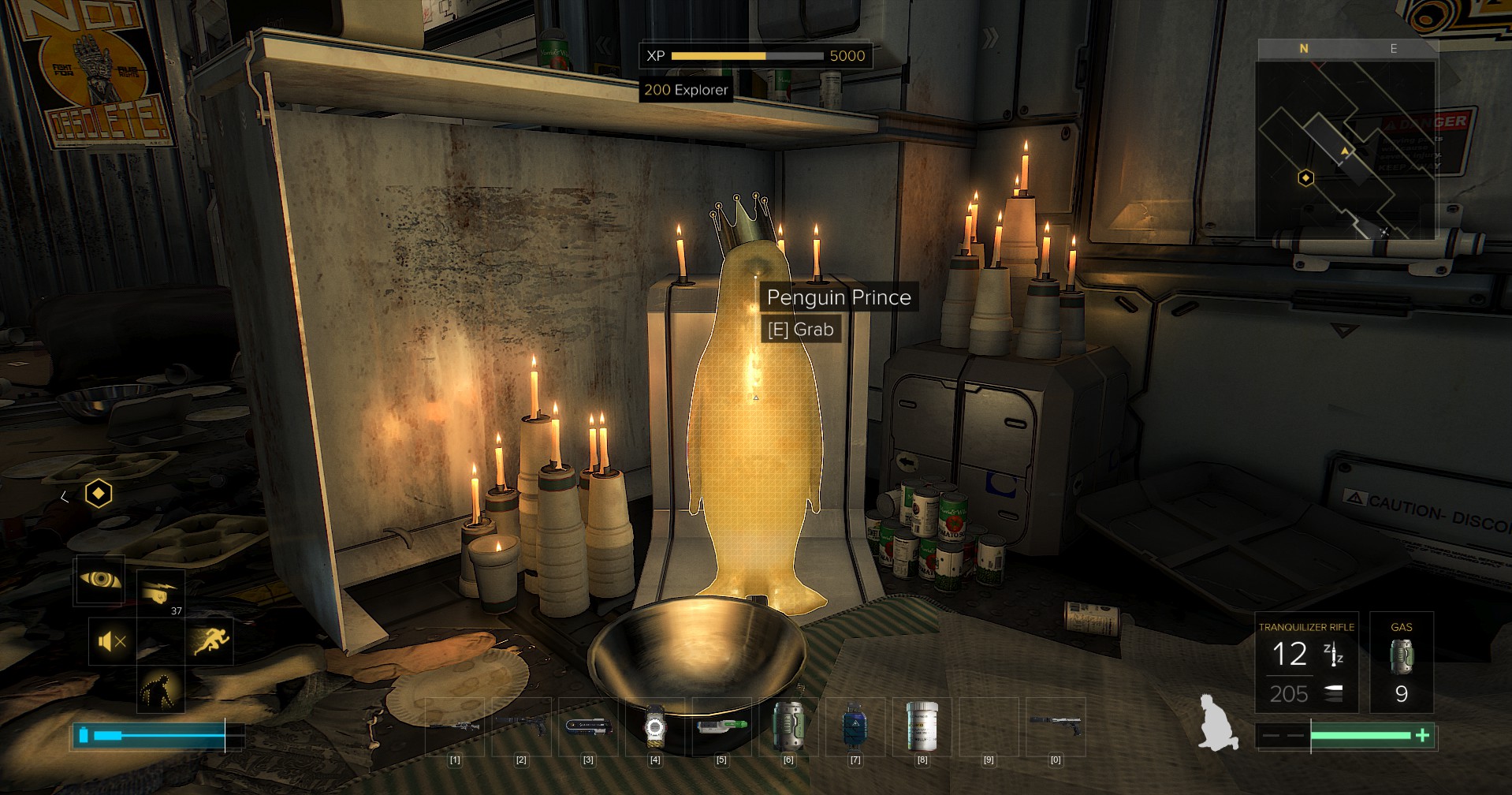Screen dimensions: 1512x795
Task: Toggle the silent movement muted-speaker augmentation
Action: (112, 642)
